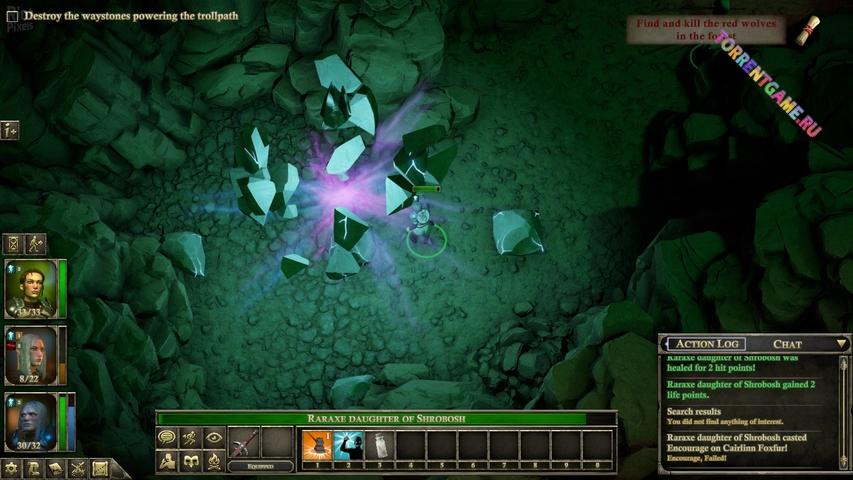This screenshot has height=480, width=853.
Task: Select the blue-skinned character portrait
Action: [x=31, y=421]
